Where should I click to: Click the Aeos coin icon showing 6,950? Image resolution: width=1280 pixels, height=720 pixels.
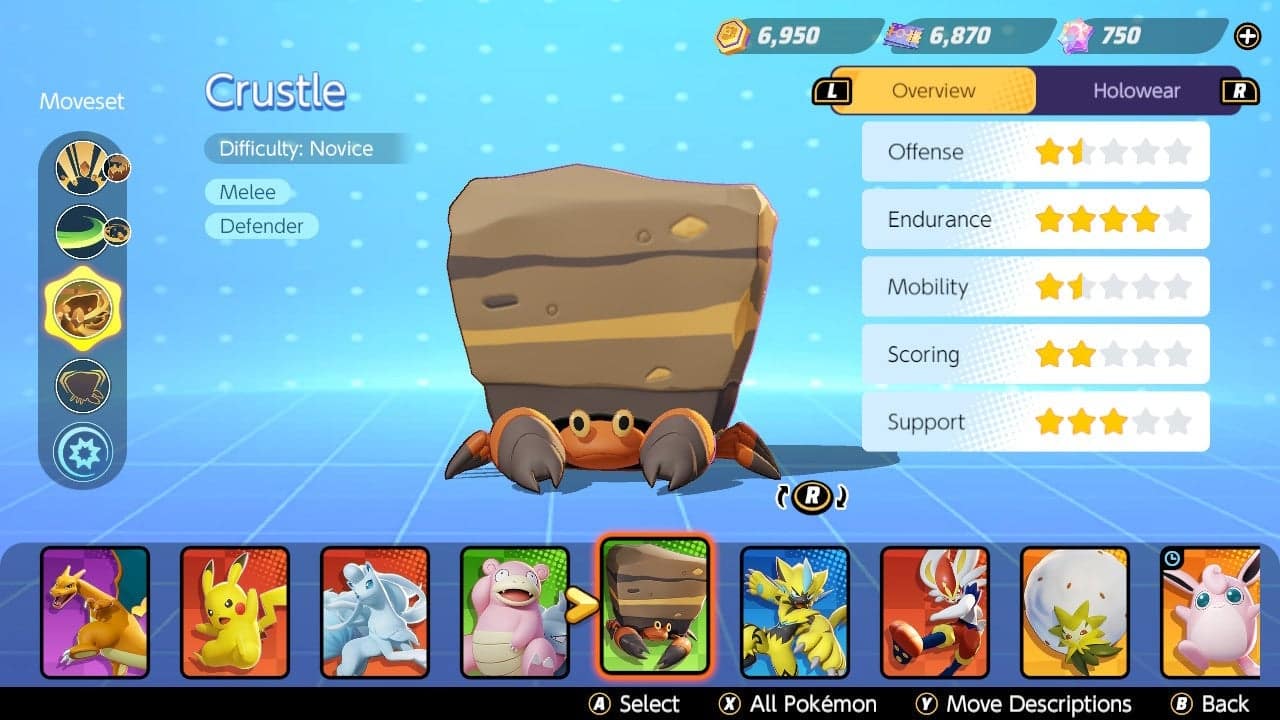(733, 35)
